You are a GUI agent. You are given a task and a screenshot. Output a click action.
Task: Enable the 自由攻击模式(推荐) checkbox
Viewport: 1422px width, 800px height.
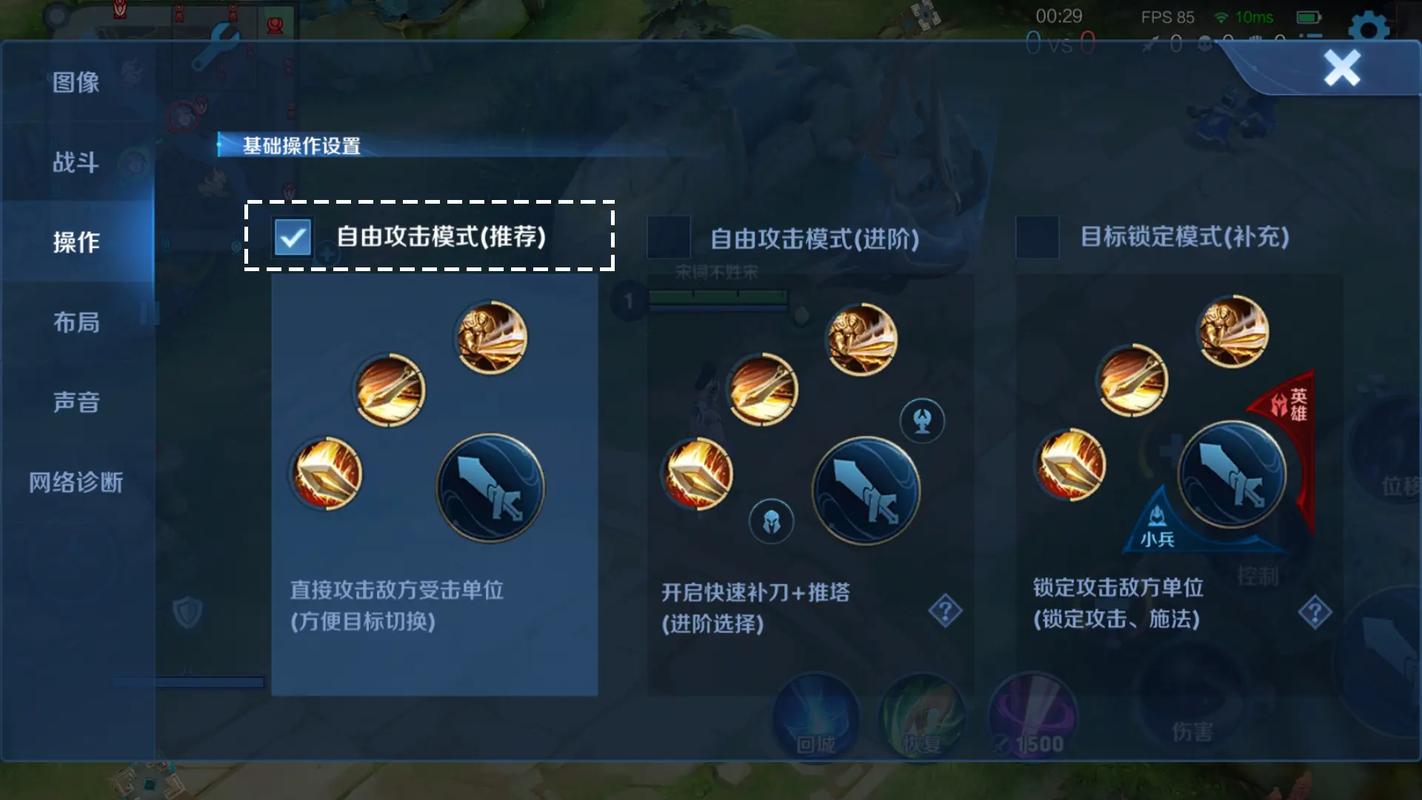[x=290, y=238]
